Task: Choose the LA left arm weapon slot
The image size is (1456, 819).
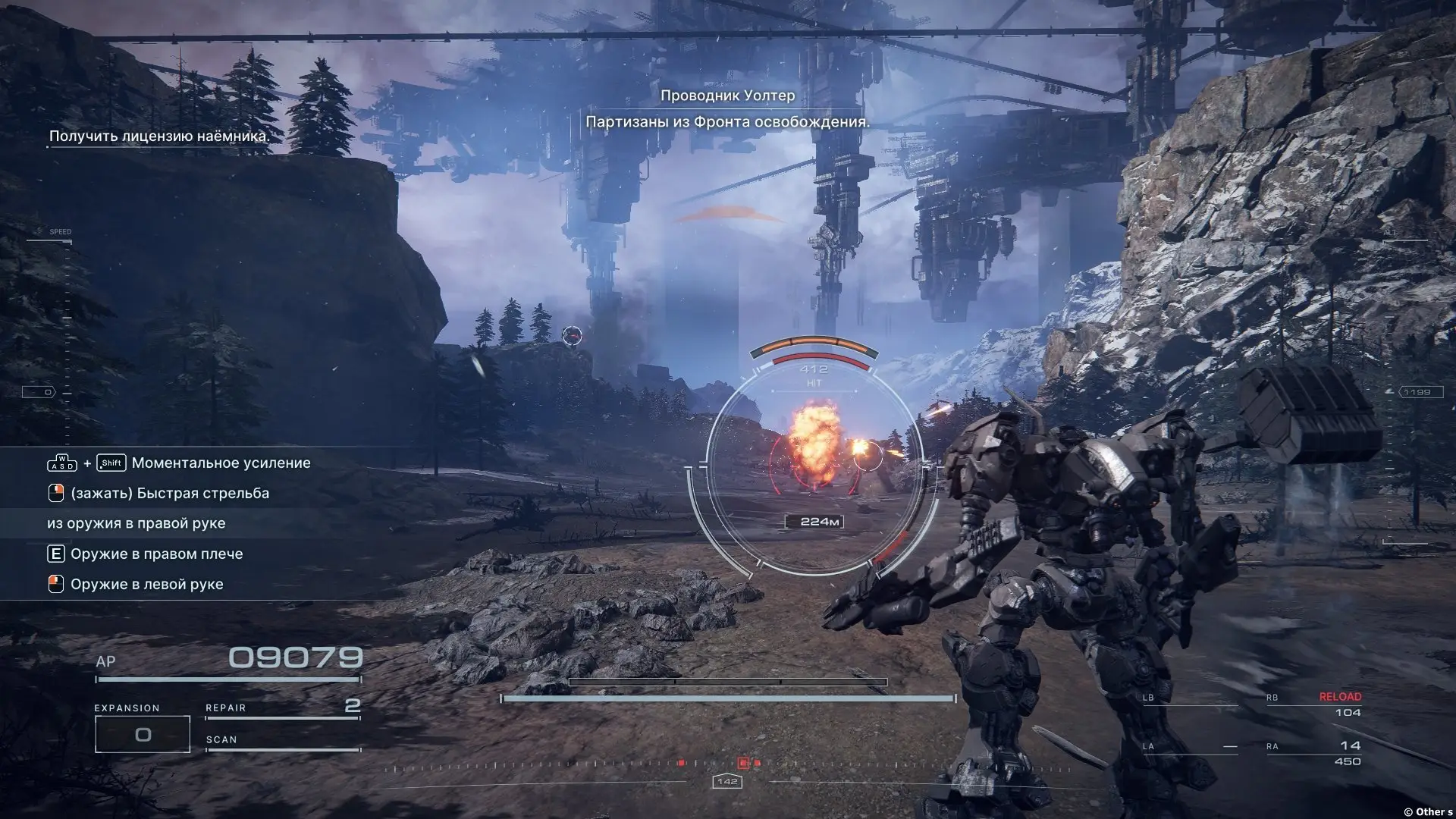Action: point(1189,747)
